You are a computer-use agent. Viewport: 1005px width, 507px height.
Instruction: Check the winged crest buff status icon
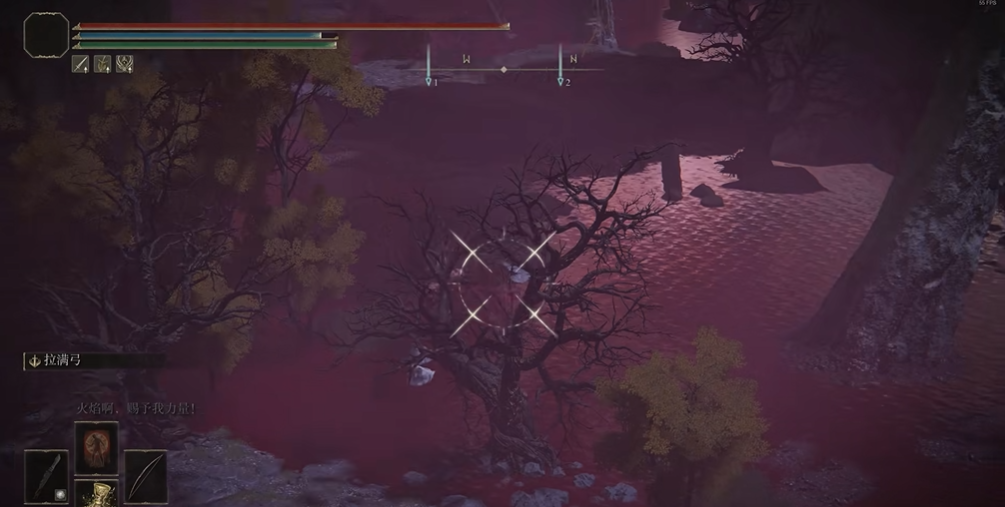click(125, 64)
